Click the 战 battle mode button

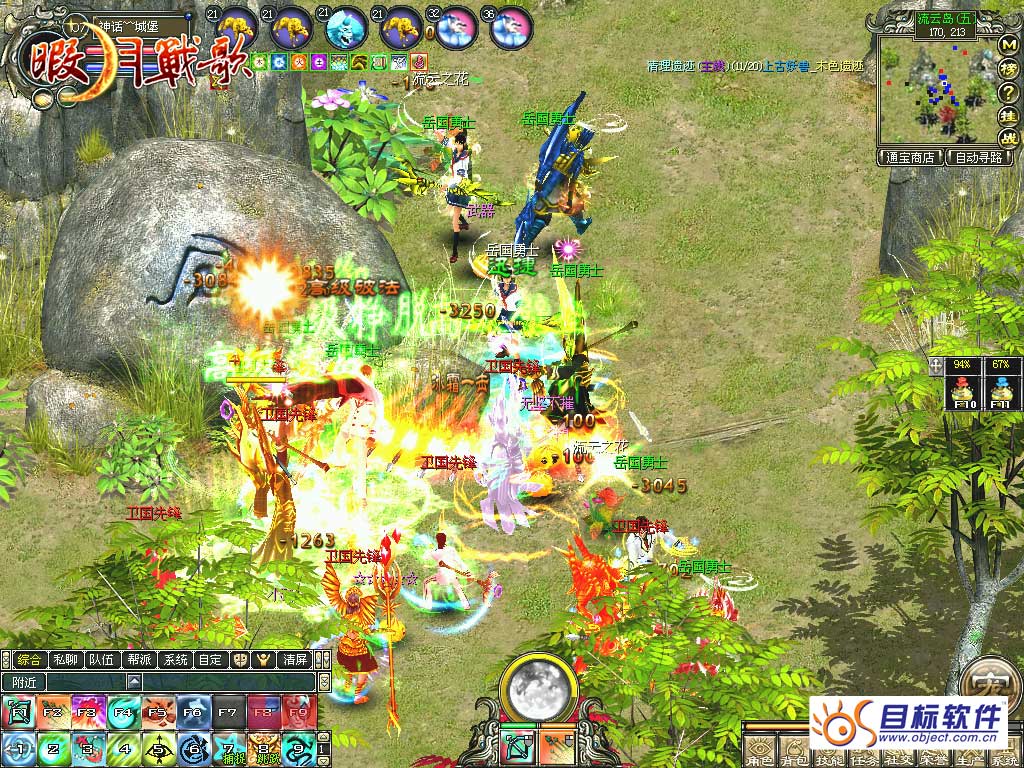pyautogui.click(x=1009, y=138)
